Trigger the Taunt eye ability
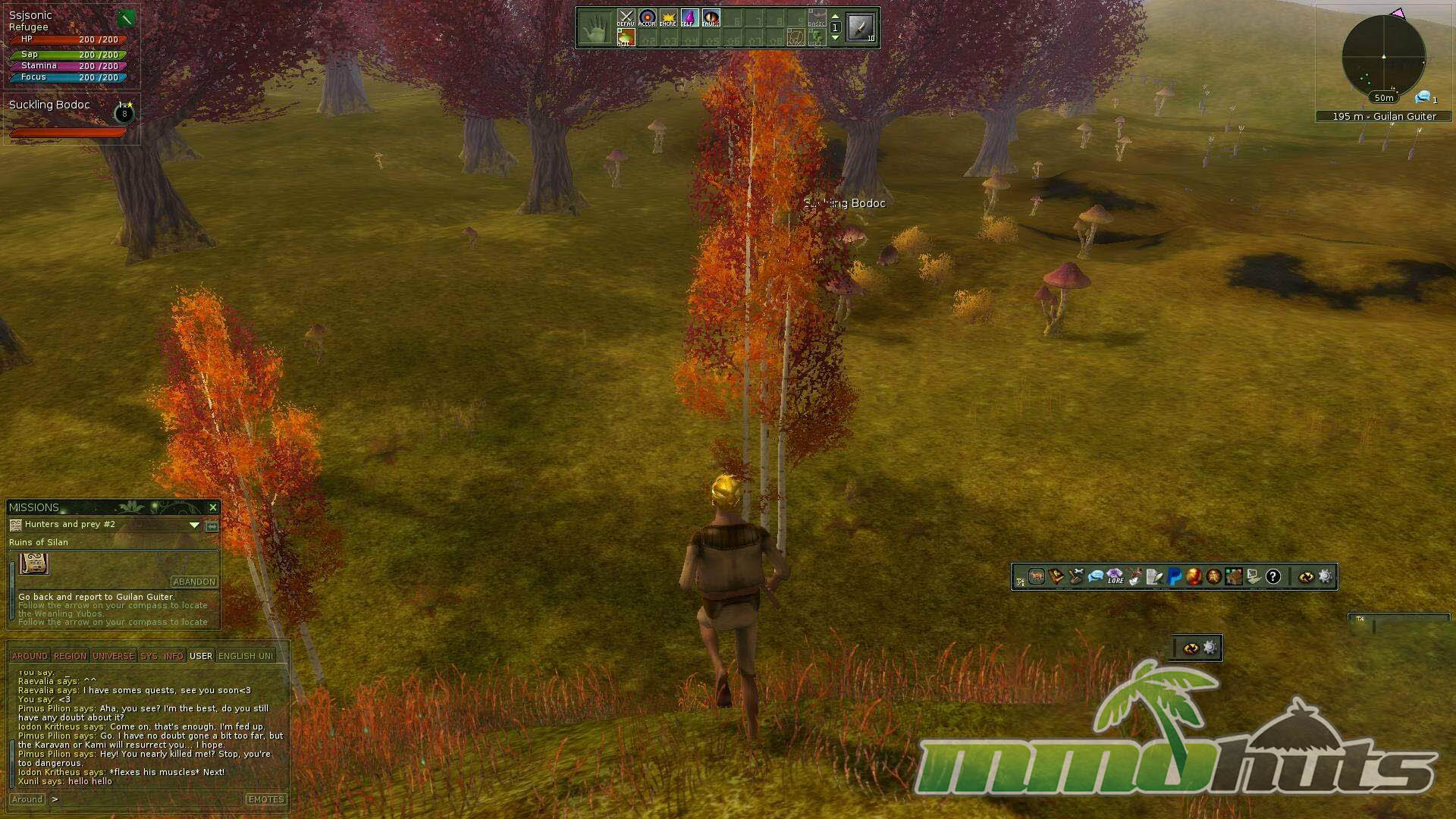Screen dimensions: 1456x819 pos(711,18)
